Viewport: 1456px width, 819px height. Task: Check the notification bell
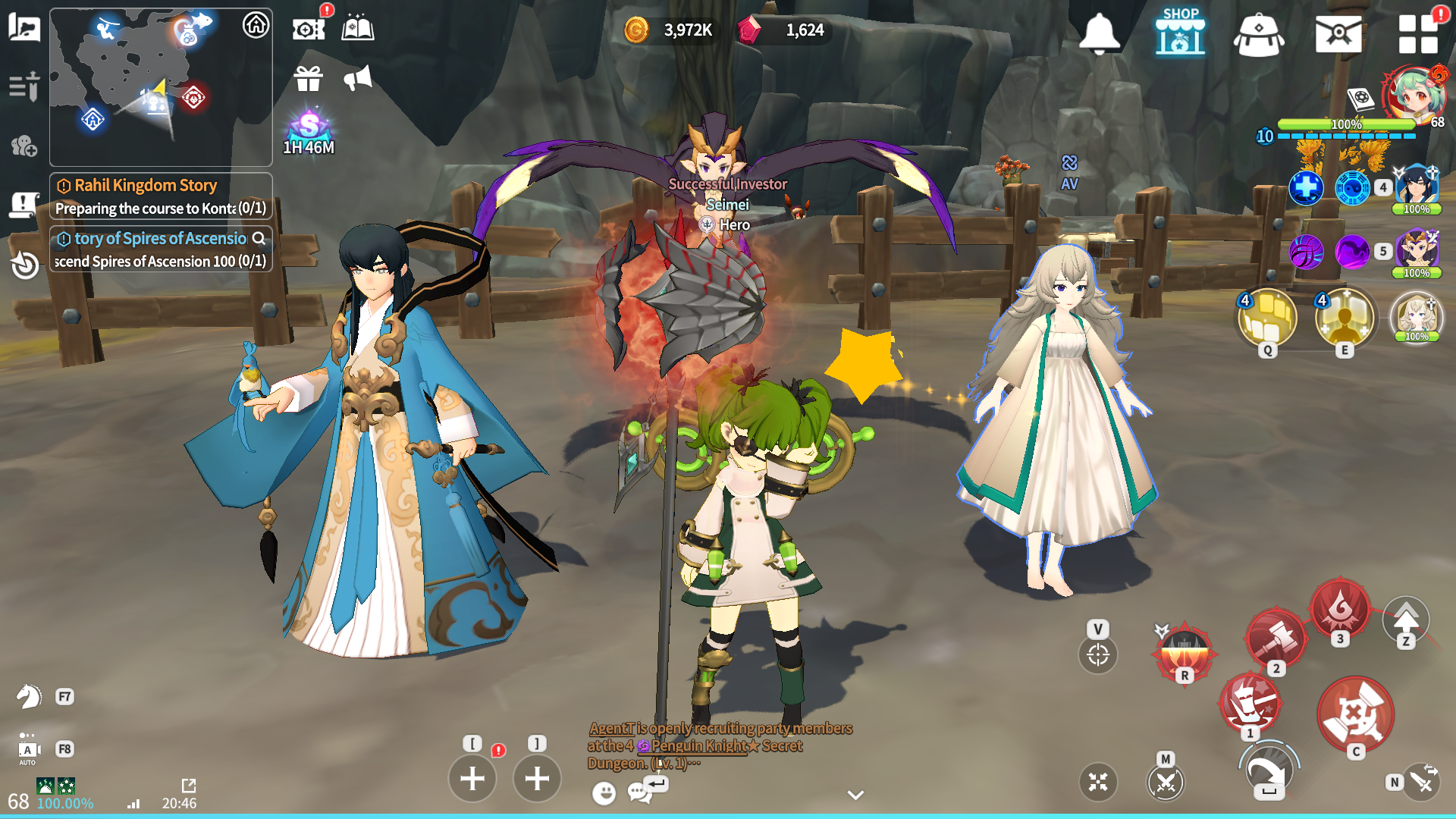1099,33
